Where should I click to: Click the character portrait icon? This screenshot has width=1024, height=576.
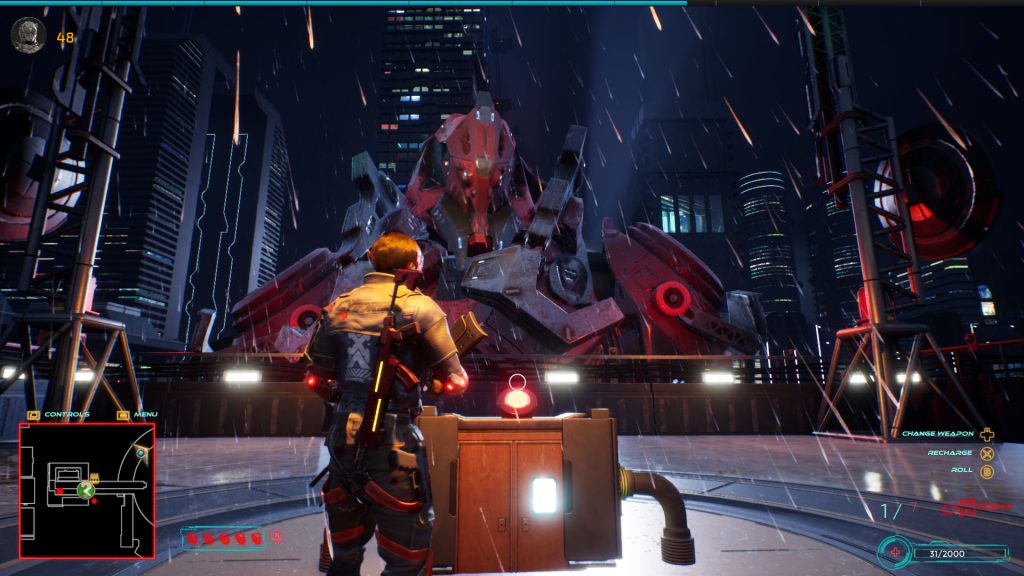click(x=28, y=35)
